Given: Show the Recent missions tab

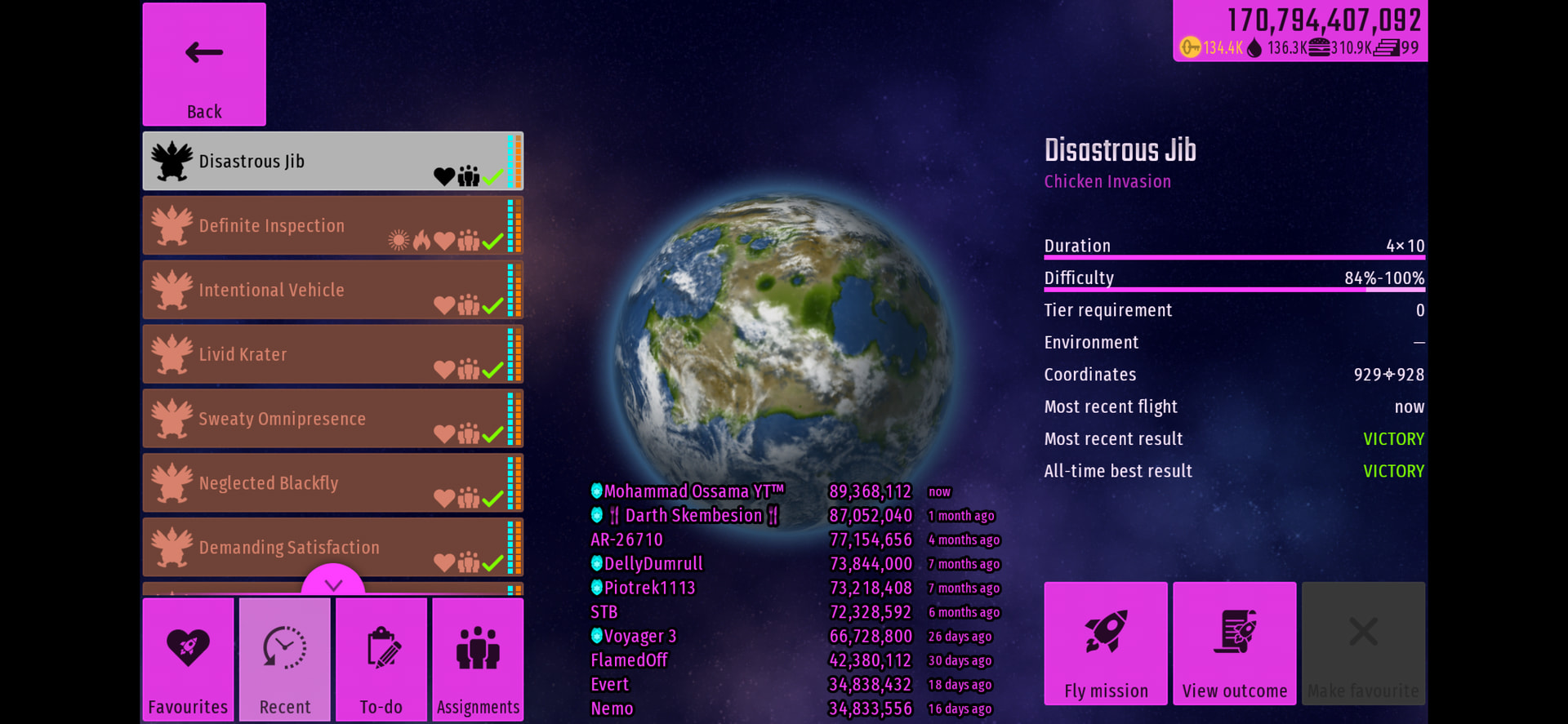Looking at the screenshot, I should pyautogui.click(x=285, y=660).
